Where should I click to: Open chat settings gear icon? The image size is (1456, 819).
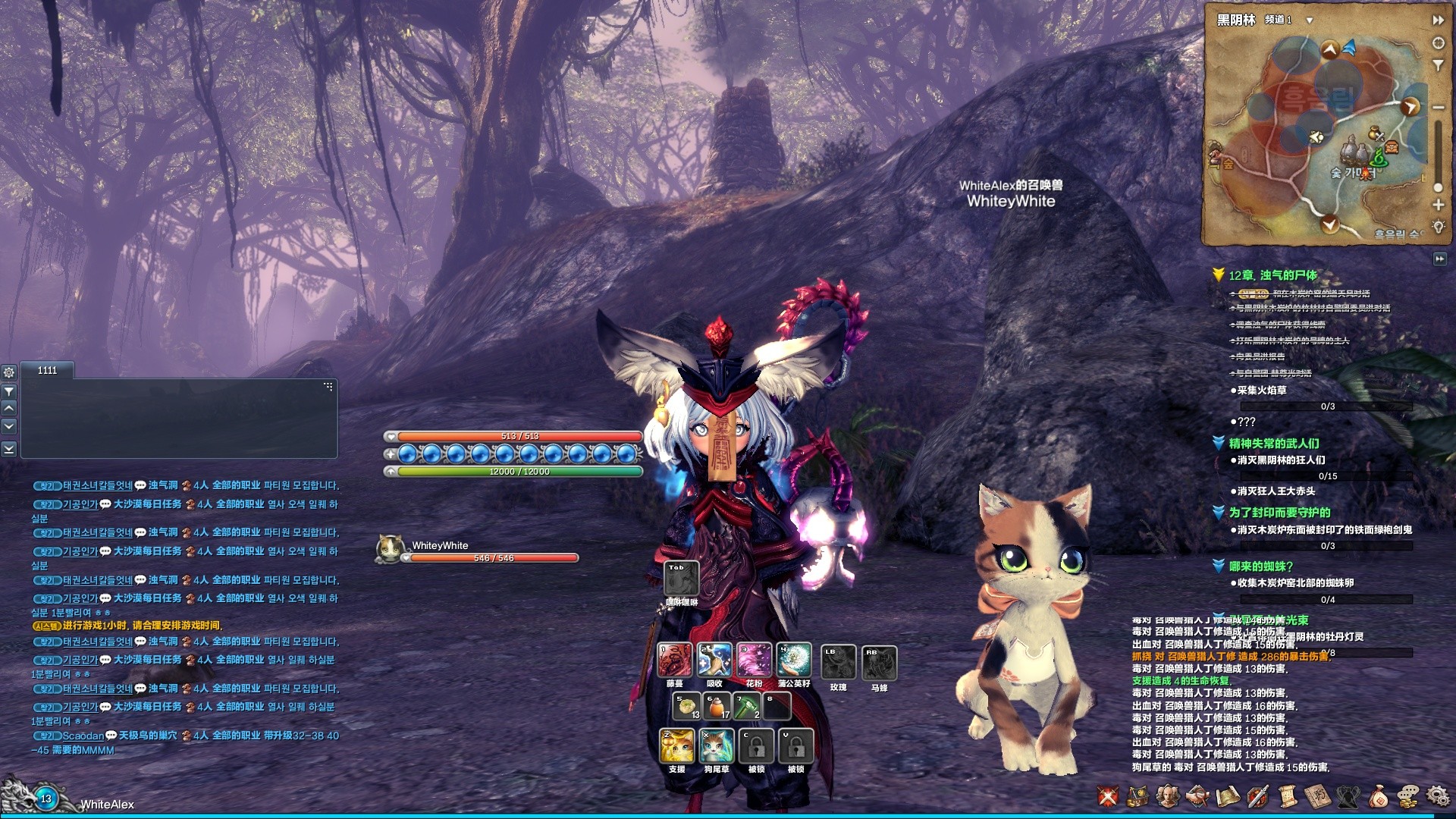9,372
